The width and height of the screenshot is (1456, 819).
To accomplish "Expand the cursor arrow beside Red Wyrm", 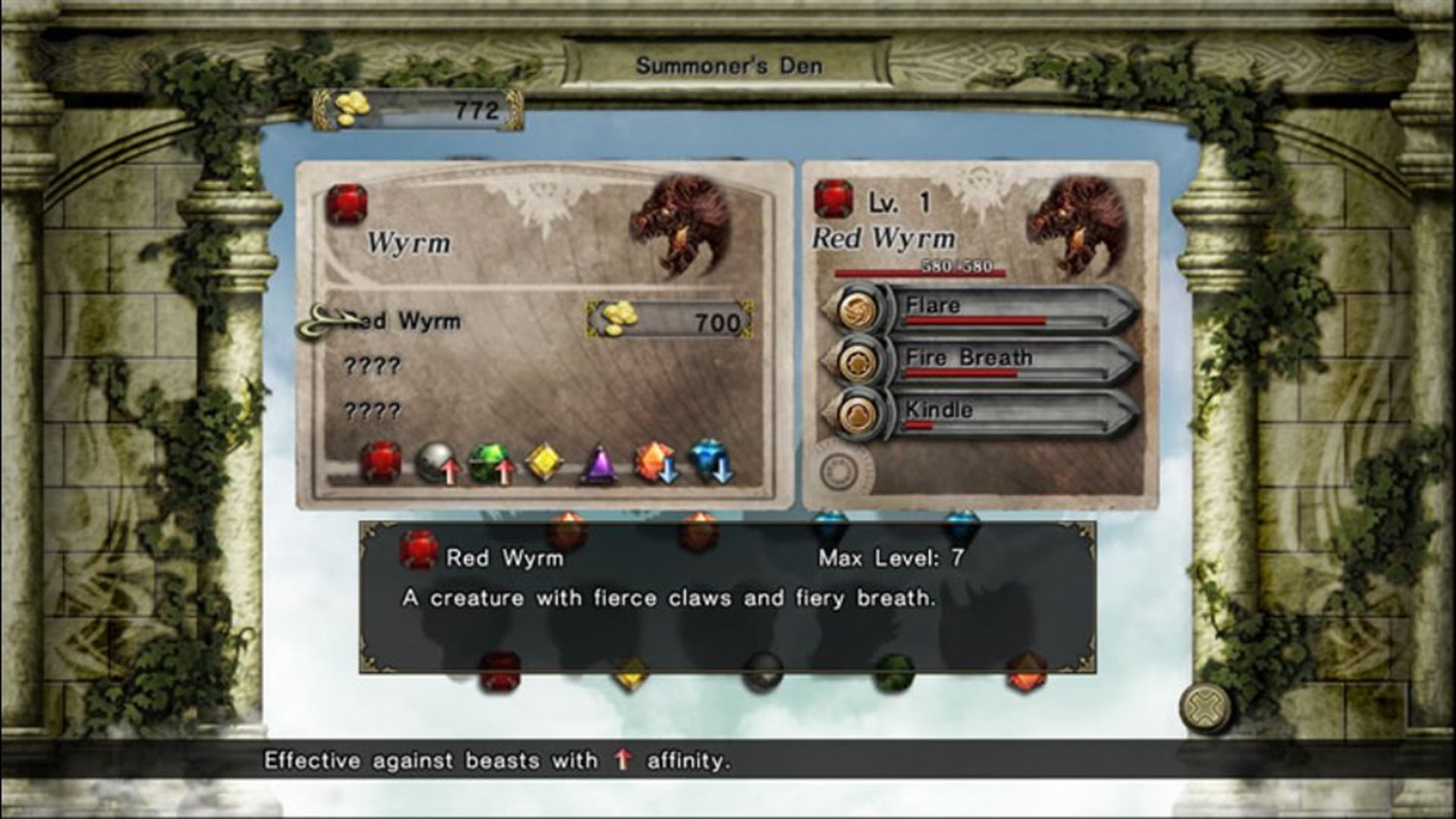I will click(325, 318).
